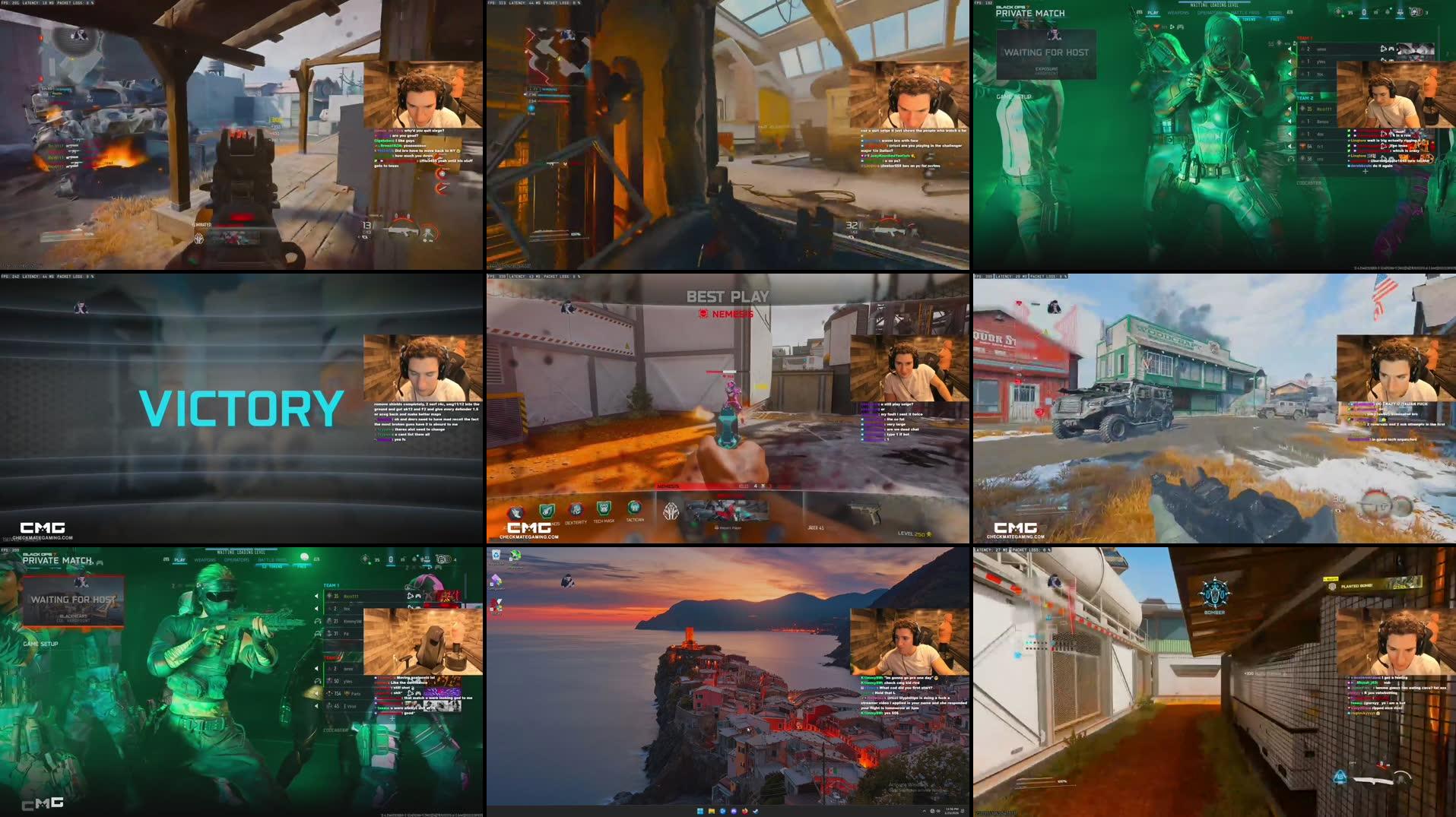The height and width of the screenshot is (817, 1456).
Task: Open Discord from the Windows taskbar
Action: [x=734, y=812]
